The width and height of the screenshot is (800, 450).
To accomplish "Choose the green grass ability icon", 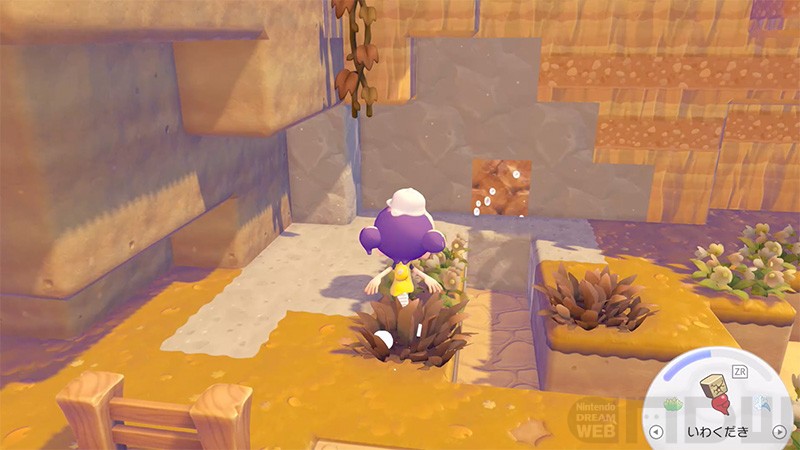I will point(673,403).
